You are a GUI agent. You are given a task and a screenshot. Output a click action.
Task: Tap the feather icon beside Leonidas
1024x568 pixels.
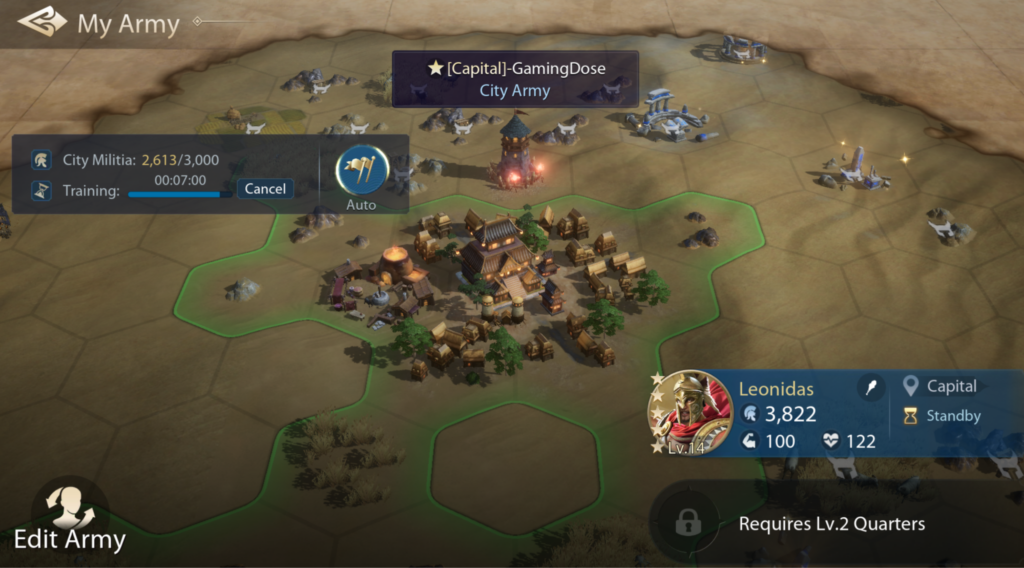pyautogui.click(x=873, y=388)
